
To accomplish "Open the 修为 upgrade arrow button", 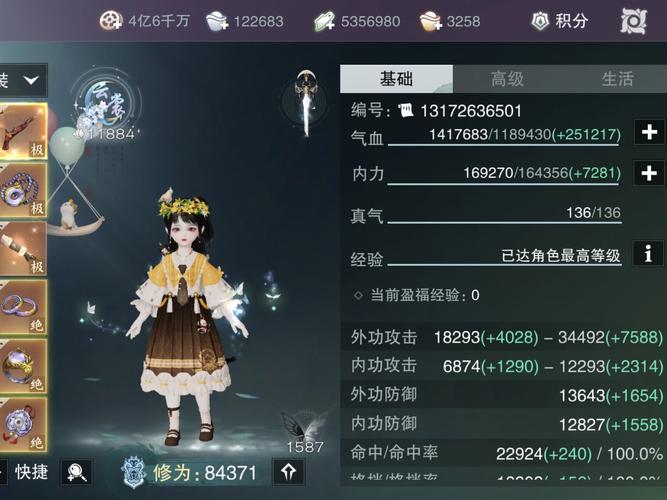I will click(x=288, y=472).
